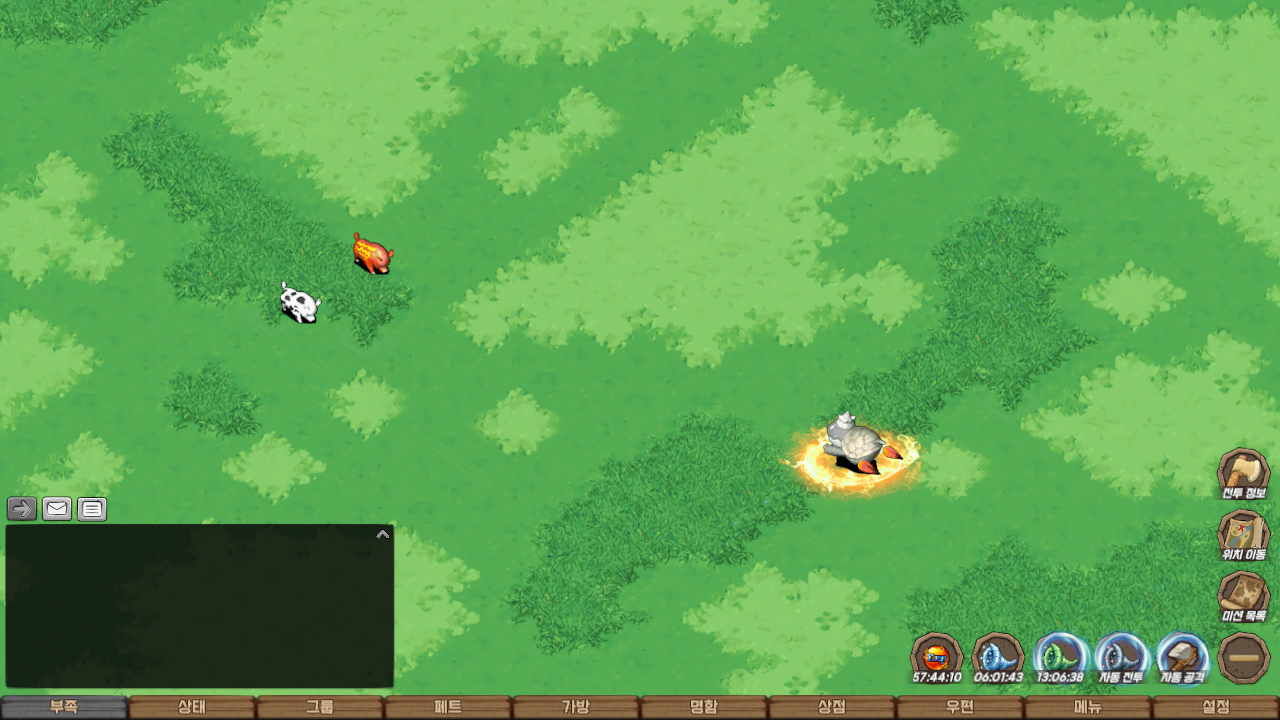This screenshot has width=1280, height=720.
Task: Click the EXP boost buff icon
Action: tap(937, 658)
